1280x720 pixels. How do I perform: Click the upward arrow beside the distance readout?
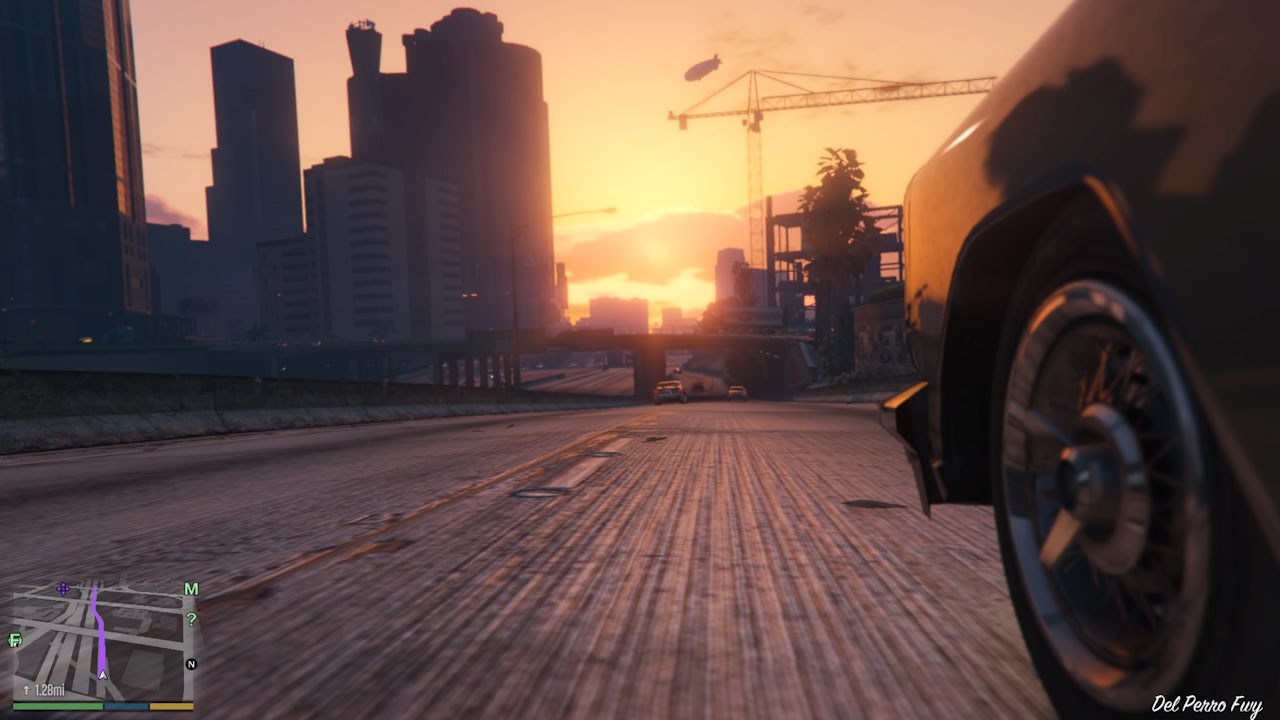27,688
